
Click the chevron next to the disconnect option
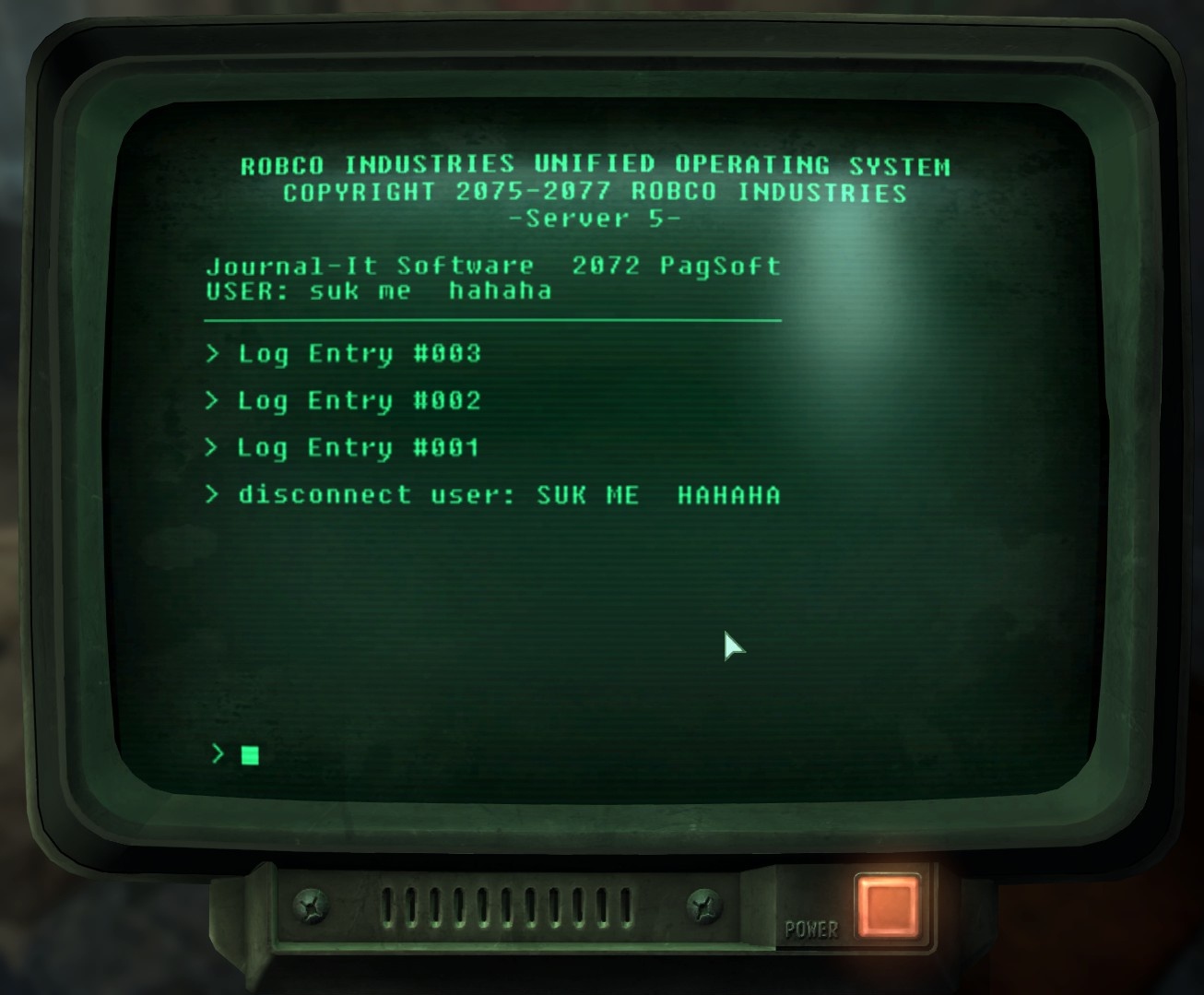click(x=213, y=495)
